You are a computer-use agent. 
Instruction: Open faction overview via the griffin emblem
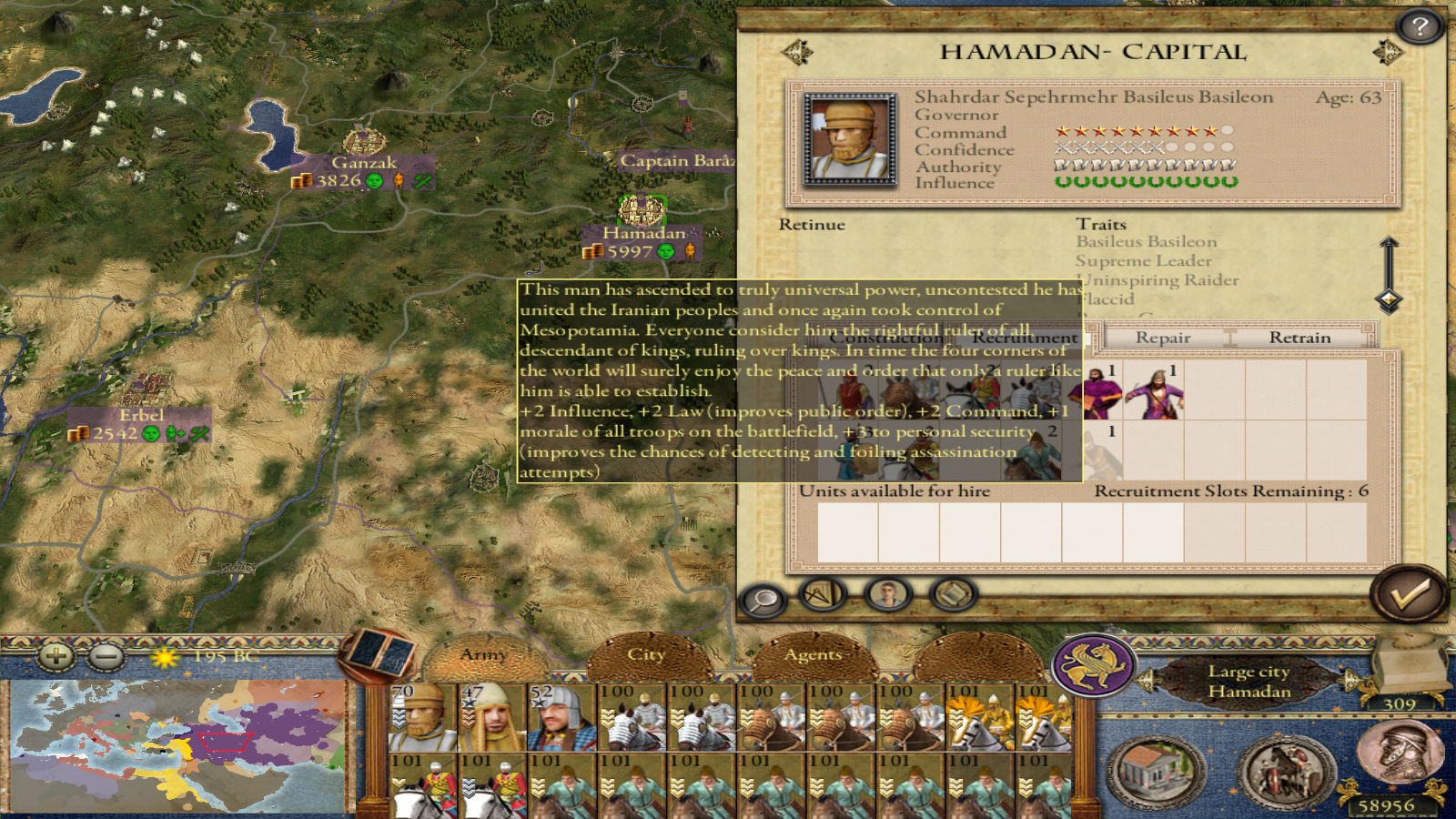1093,665
